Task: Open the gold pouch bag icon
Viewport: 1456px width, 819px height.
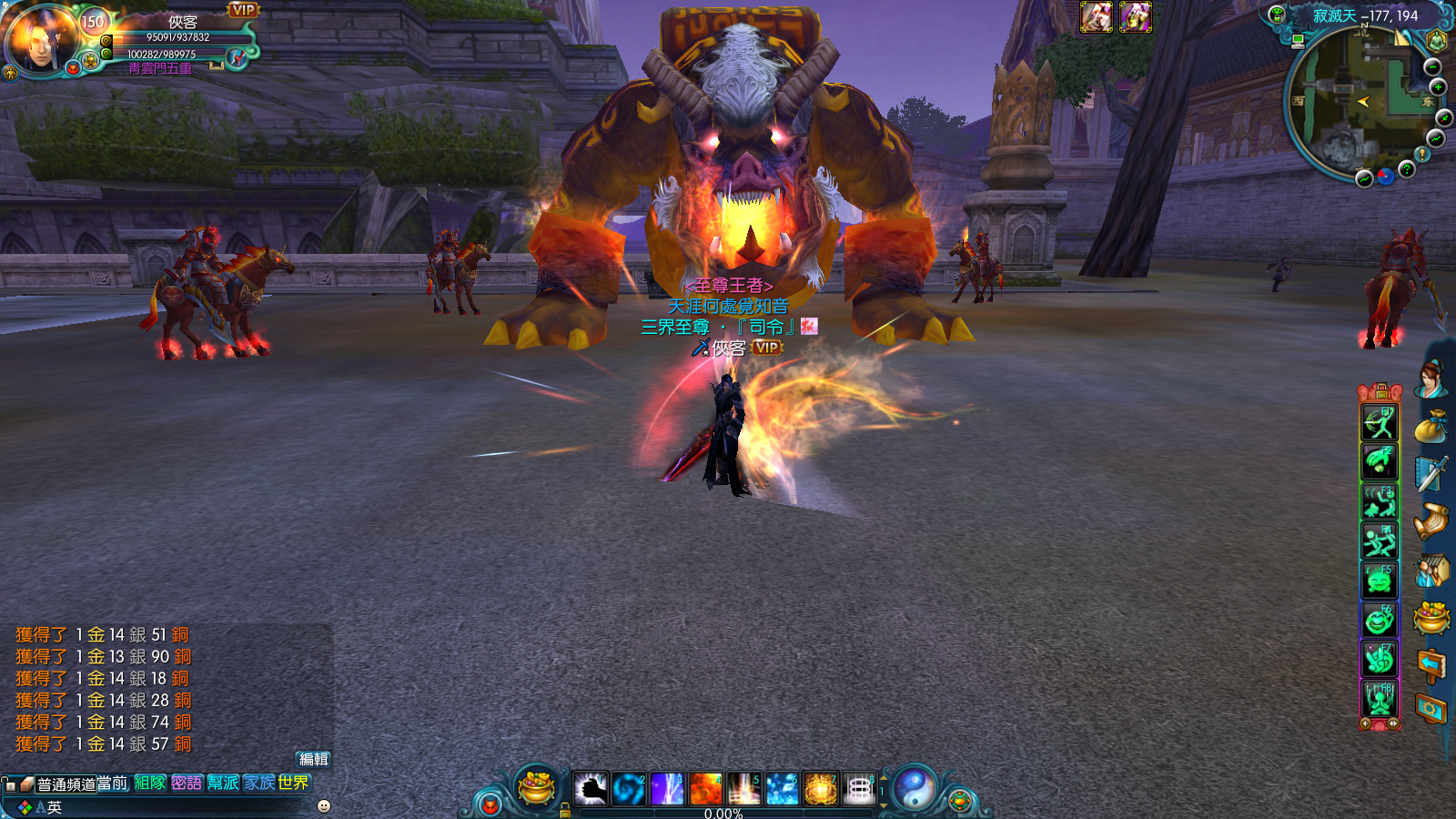Action: pos(1431,427)
